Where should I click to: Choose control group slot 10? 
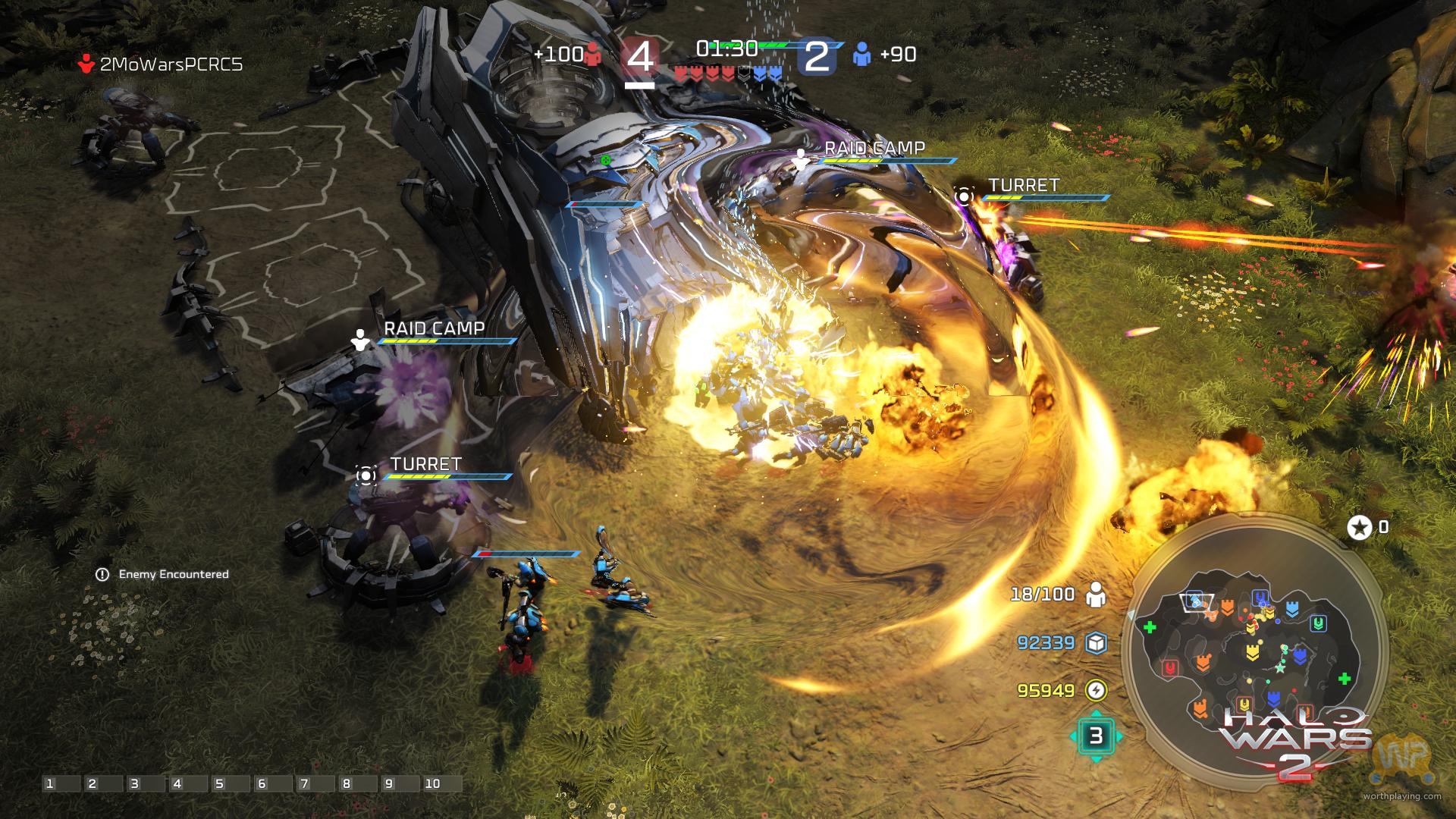coord(432,783)
